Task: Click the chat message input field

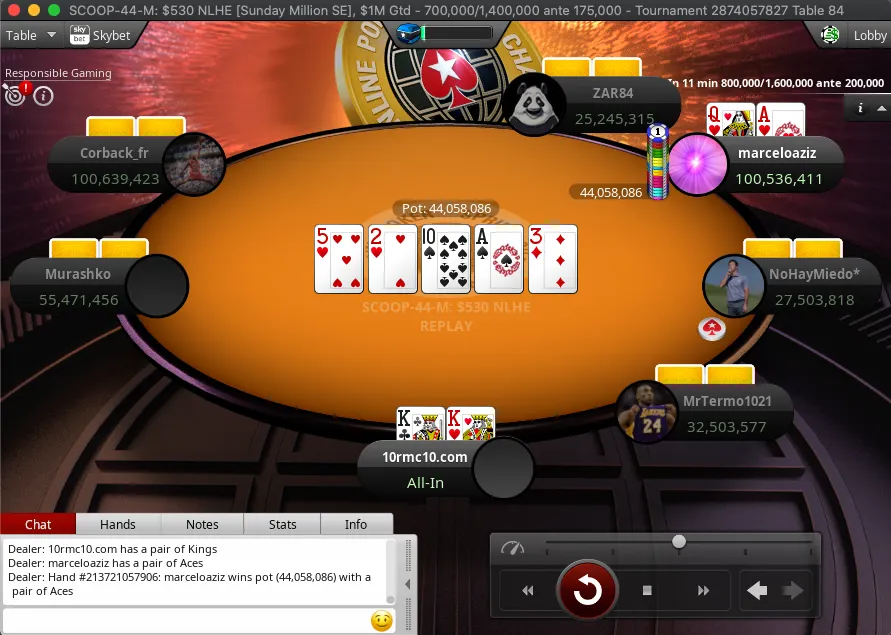Action: click(x=185, y=621)
